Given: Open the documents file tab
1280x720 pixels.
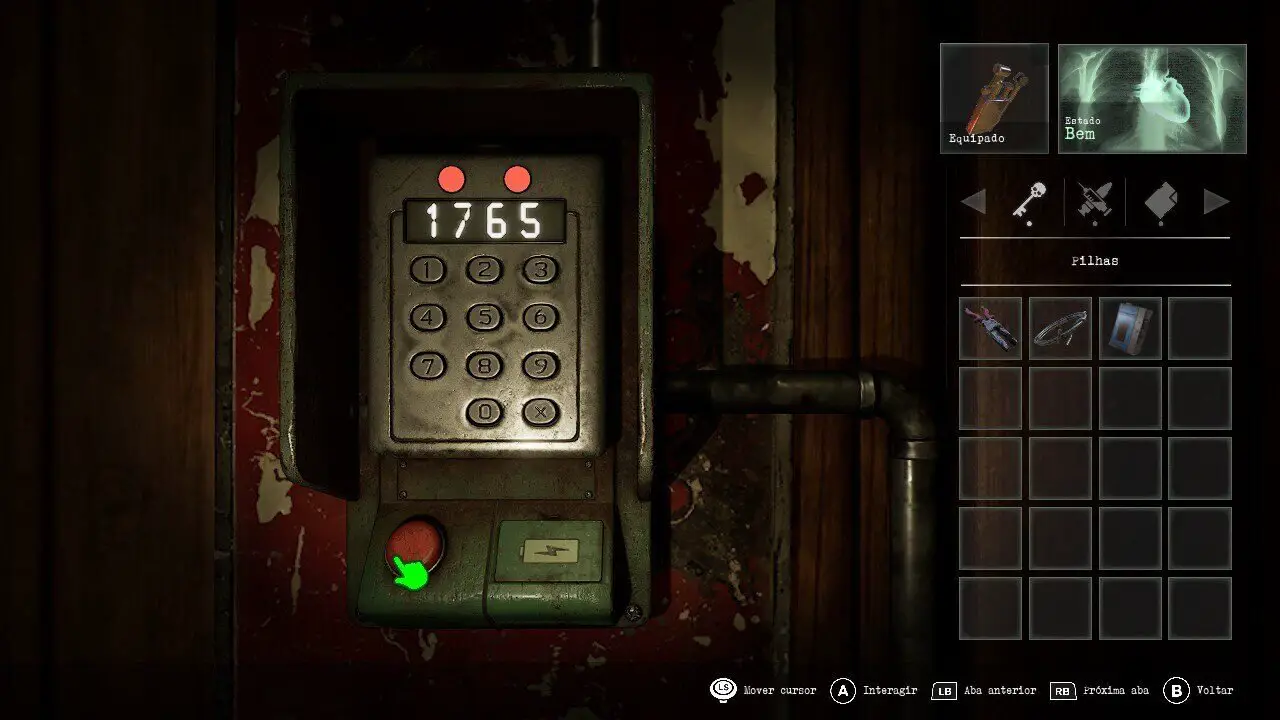Looking at the screenshot, I should click(1161, 202).
